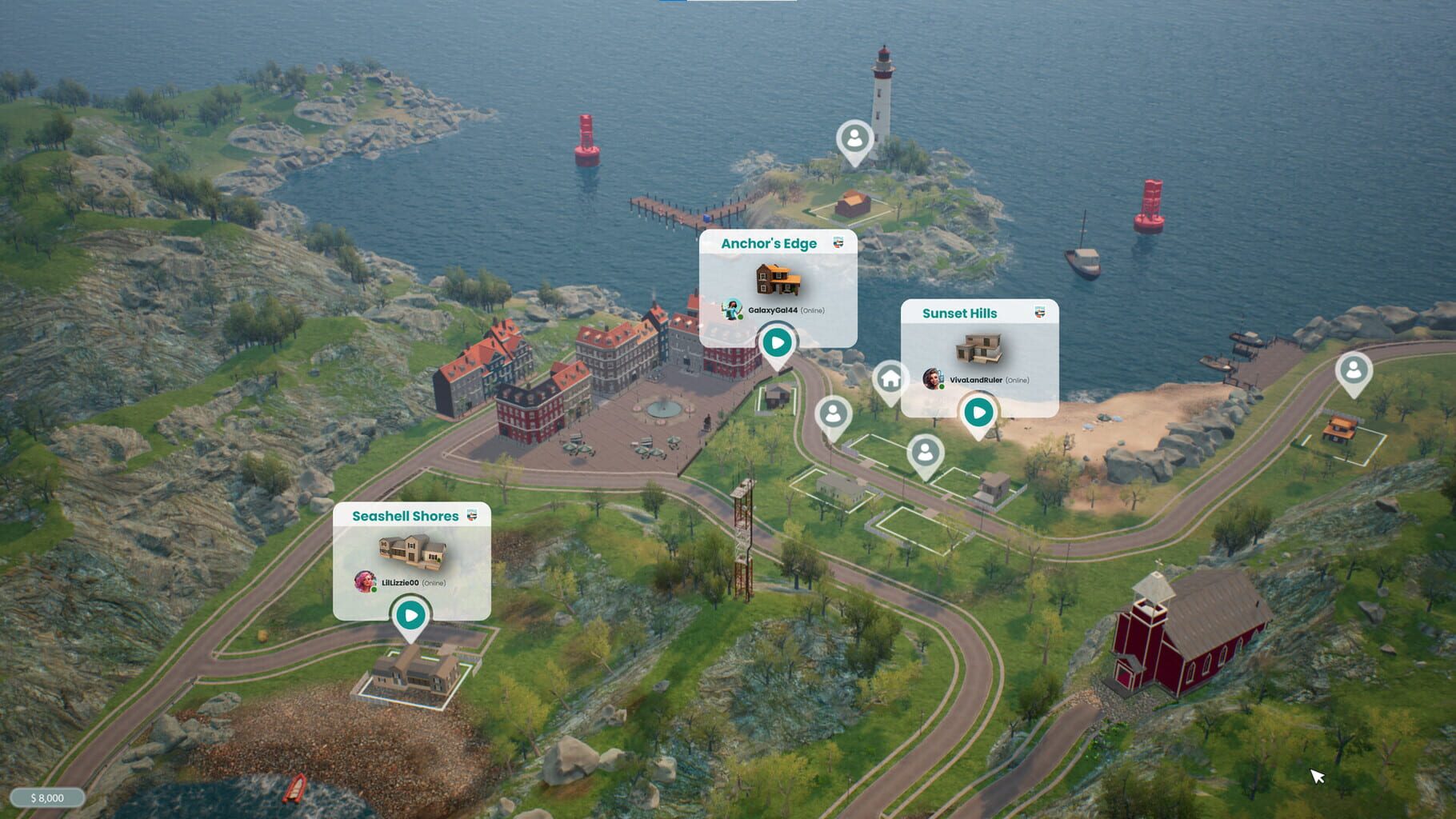
Task: Click GalaxyGal44's profile avatar
Action: pyautogui.click(x=733, y=310)
